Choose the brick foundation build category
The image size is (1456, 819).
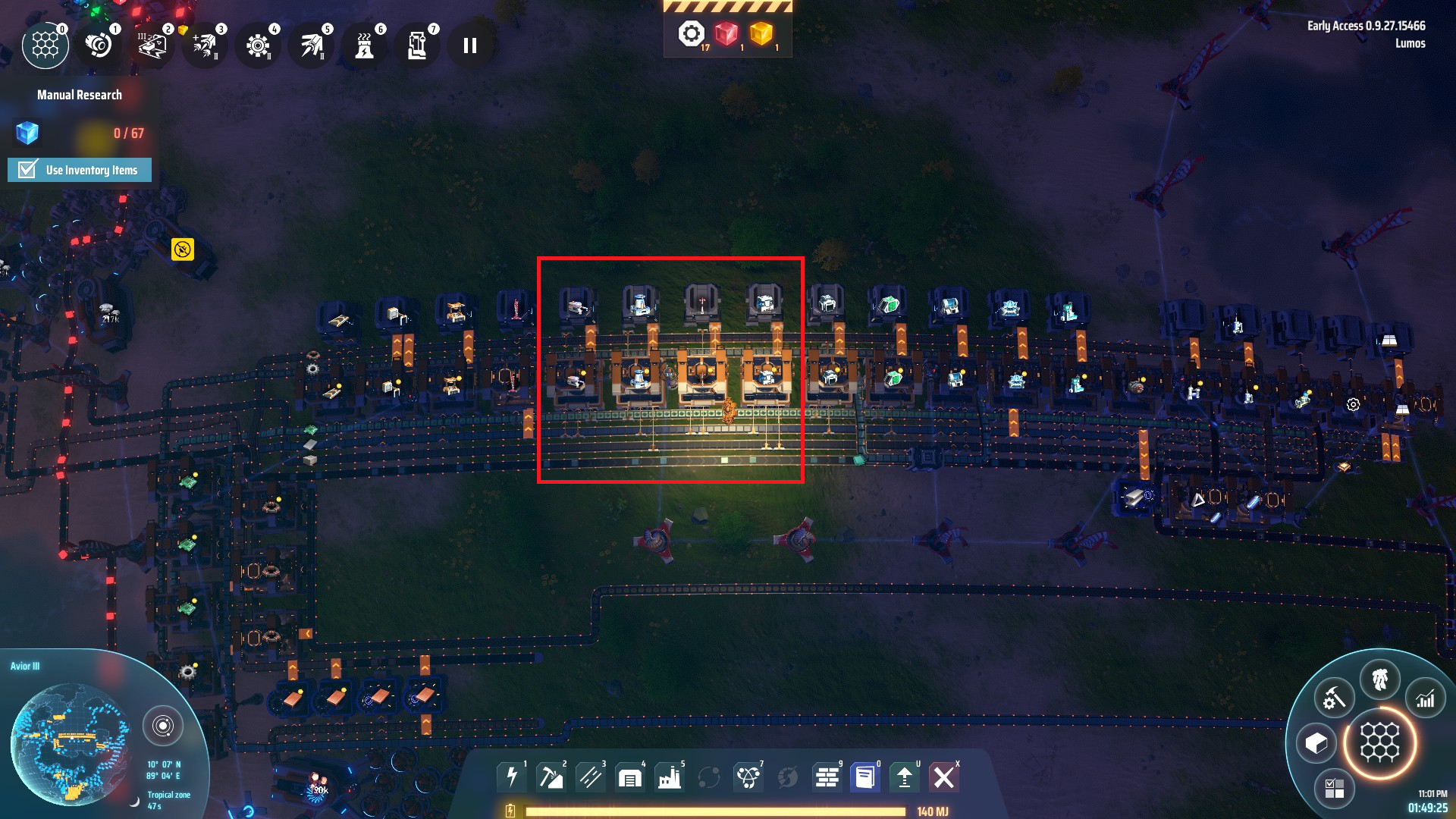click(x=827, y=777)
